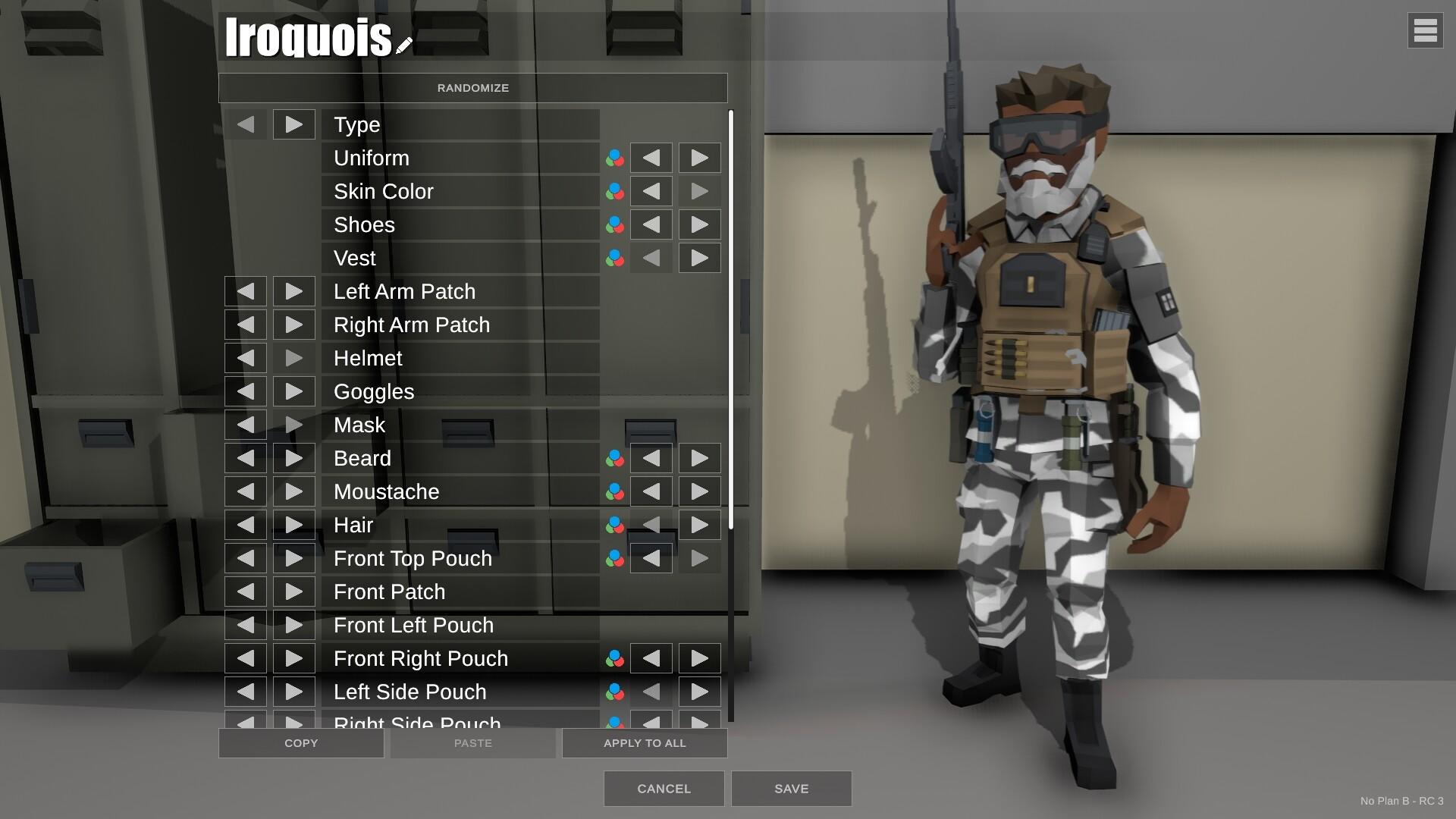Go to the previous Left Arm Patch
This screenshot has width=1456, height=819.
[x=245, y=290]
